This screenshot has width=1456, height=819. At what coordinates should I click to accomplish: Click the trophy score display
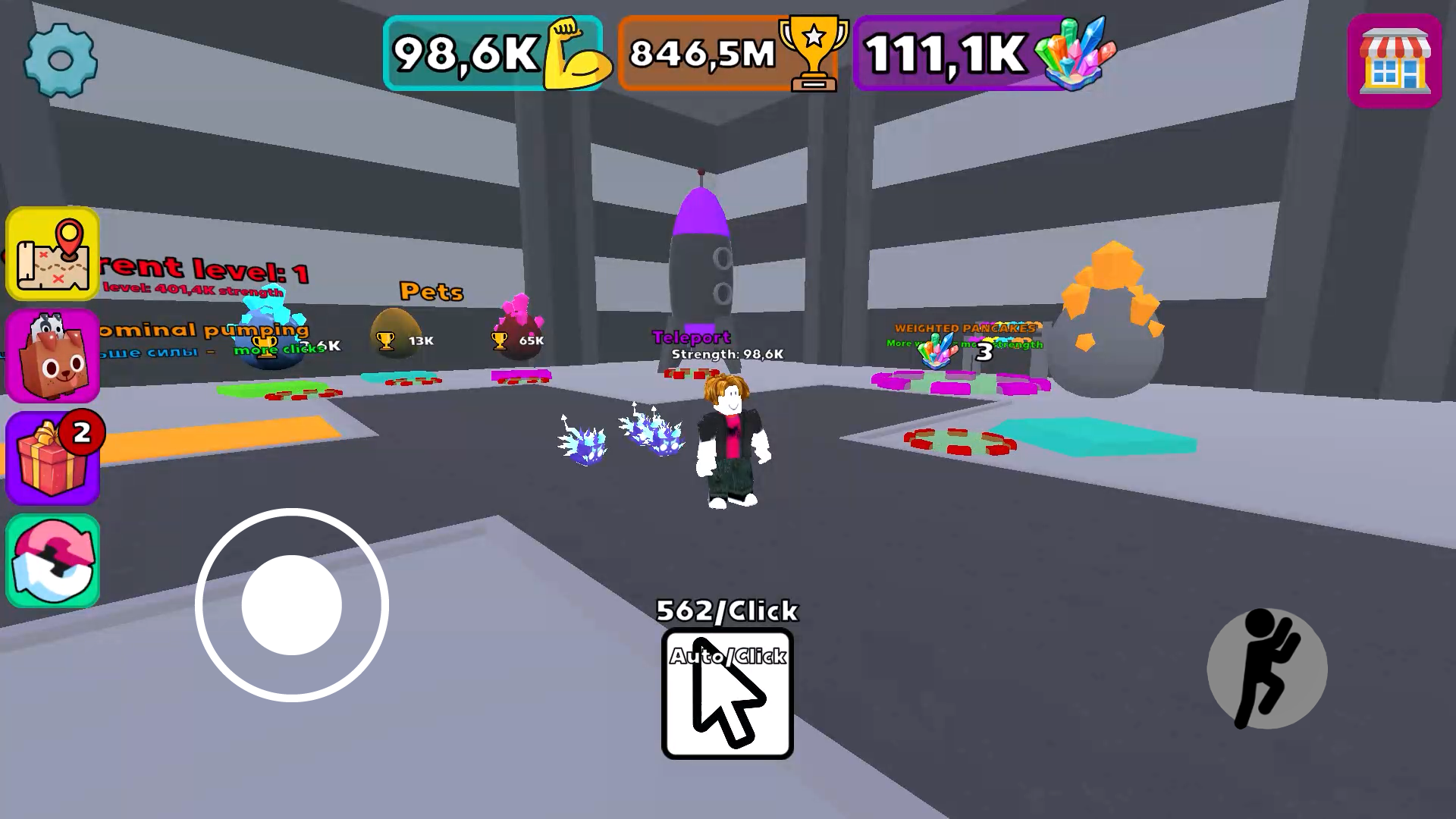point(728,52)
